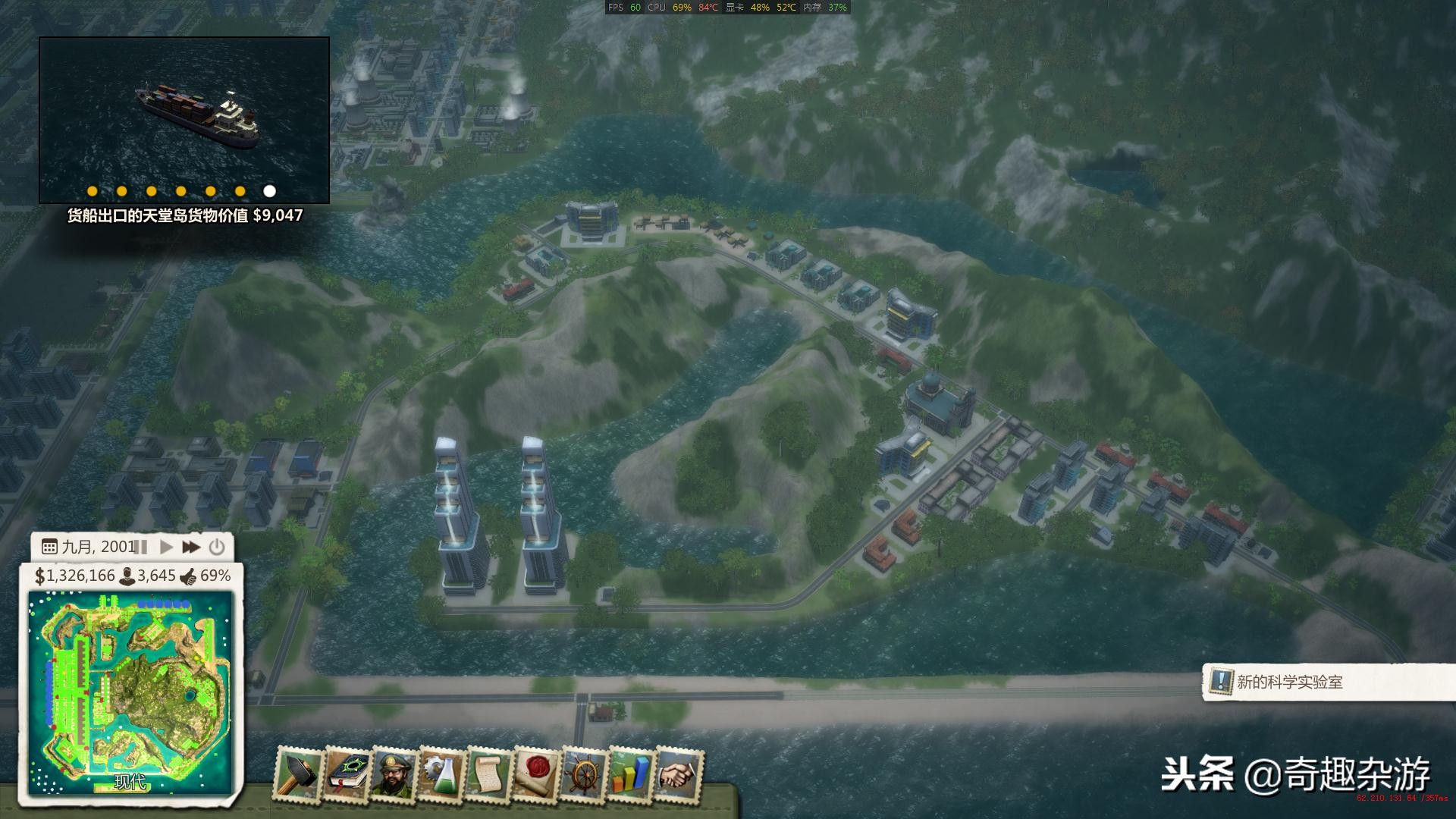Open the calendar next to 九月, 2001

point(50,547)
